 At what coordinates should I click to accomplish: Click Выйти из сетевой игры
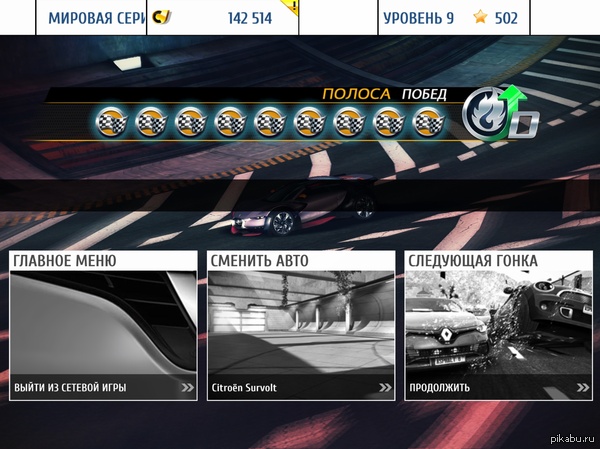pyautogui.click(x=103, y=387)
